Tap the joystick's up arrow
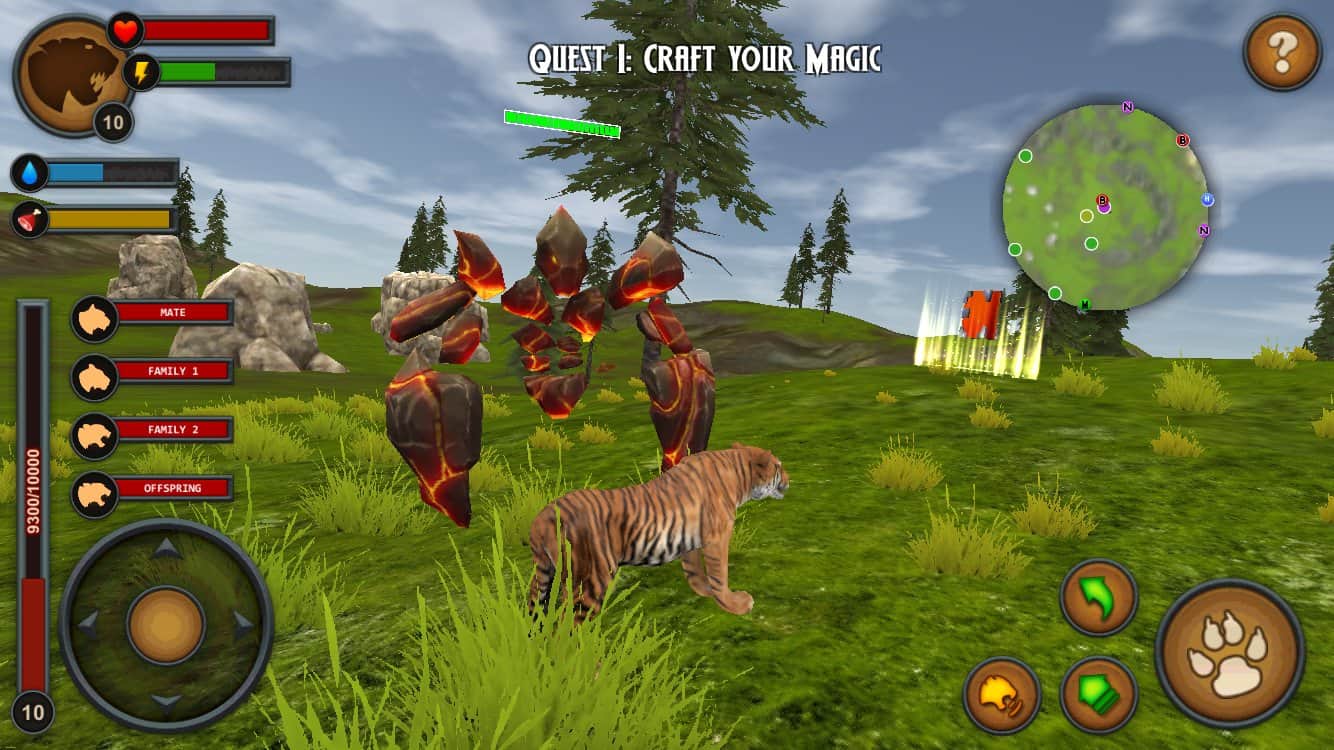1334x750 pixels. pos(166,548)
